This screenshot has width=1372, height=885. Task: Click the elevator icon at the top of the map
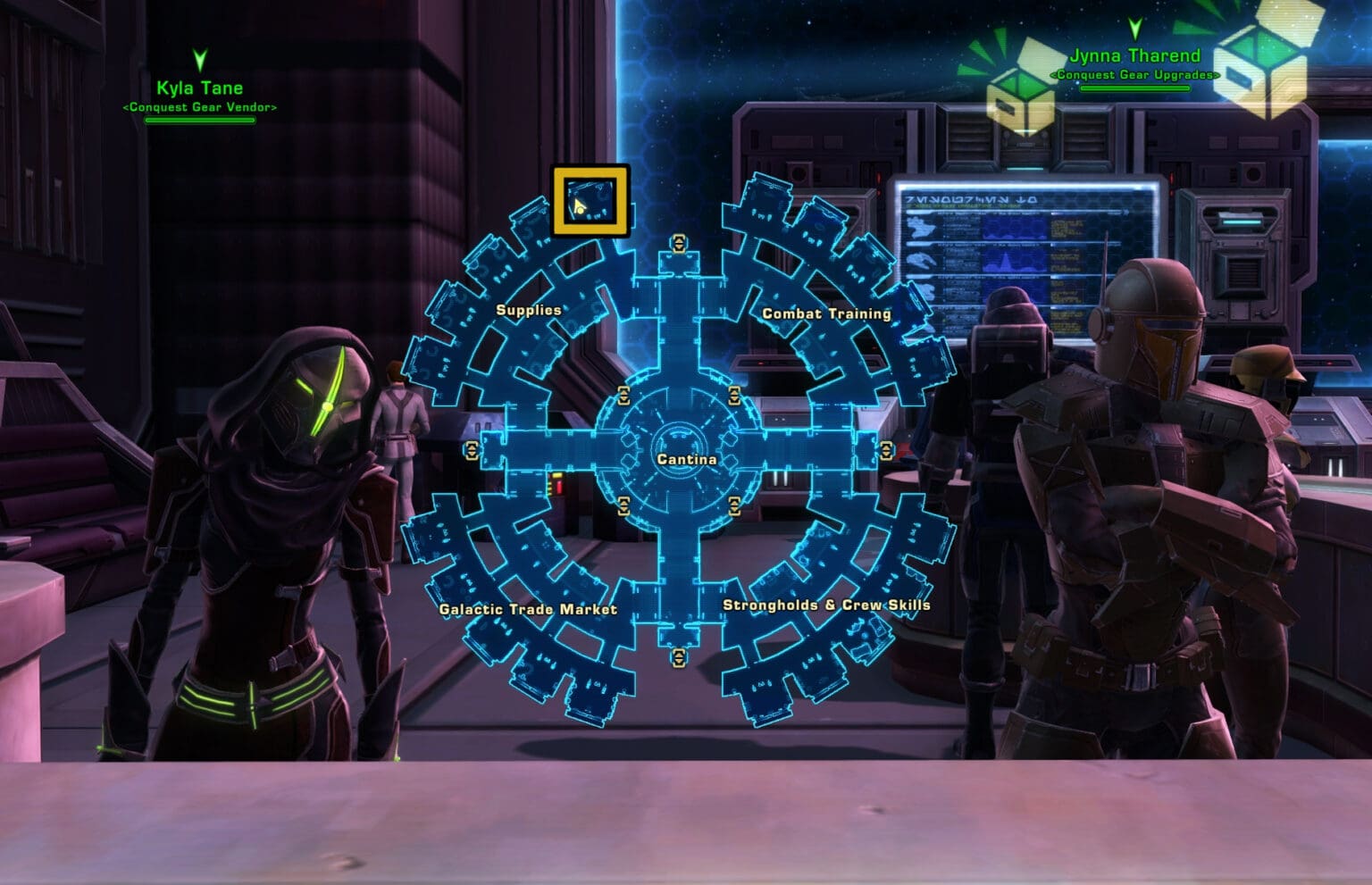[679, 243]
